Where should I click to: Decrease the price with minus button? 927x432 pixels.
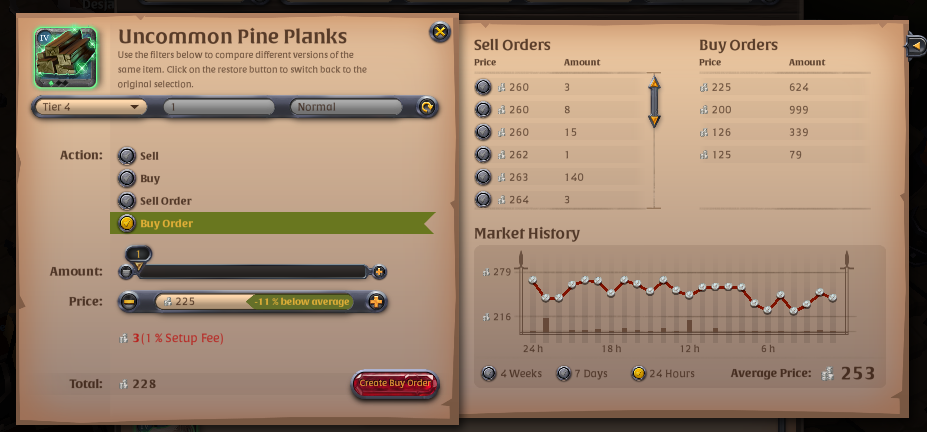[x=129, y=301]
